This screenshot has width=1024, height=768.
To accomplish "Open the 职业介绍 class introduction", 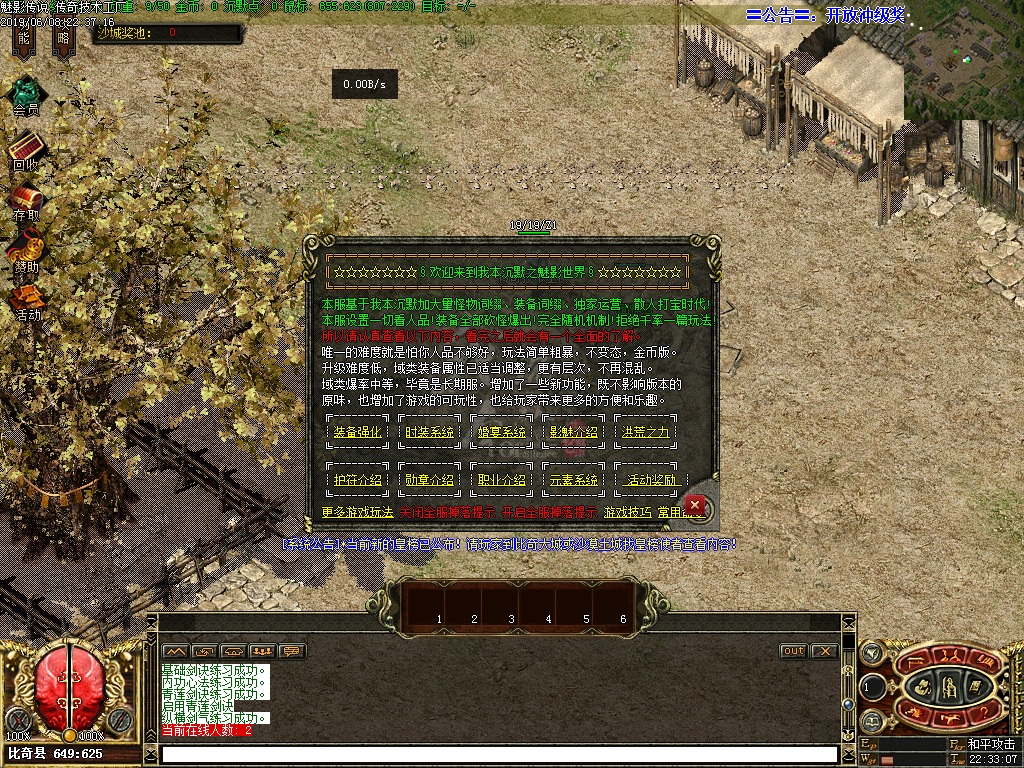I will tap(501, 480).
